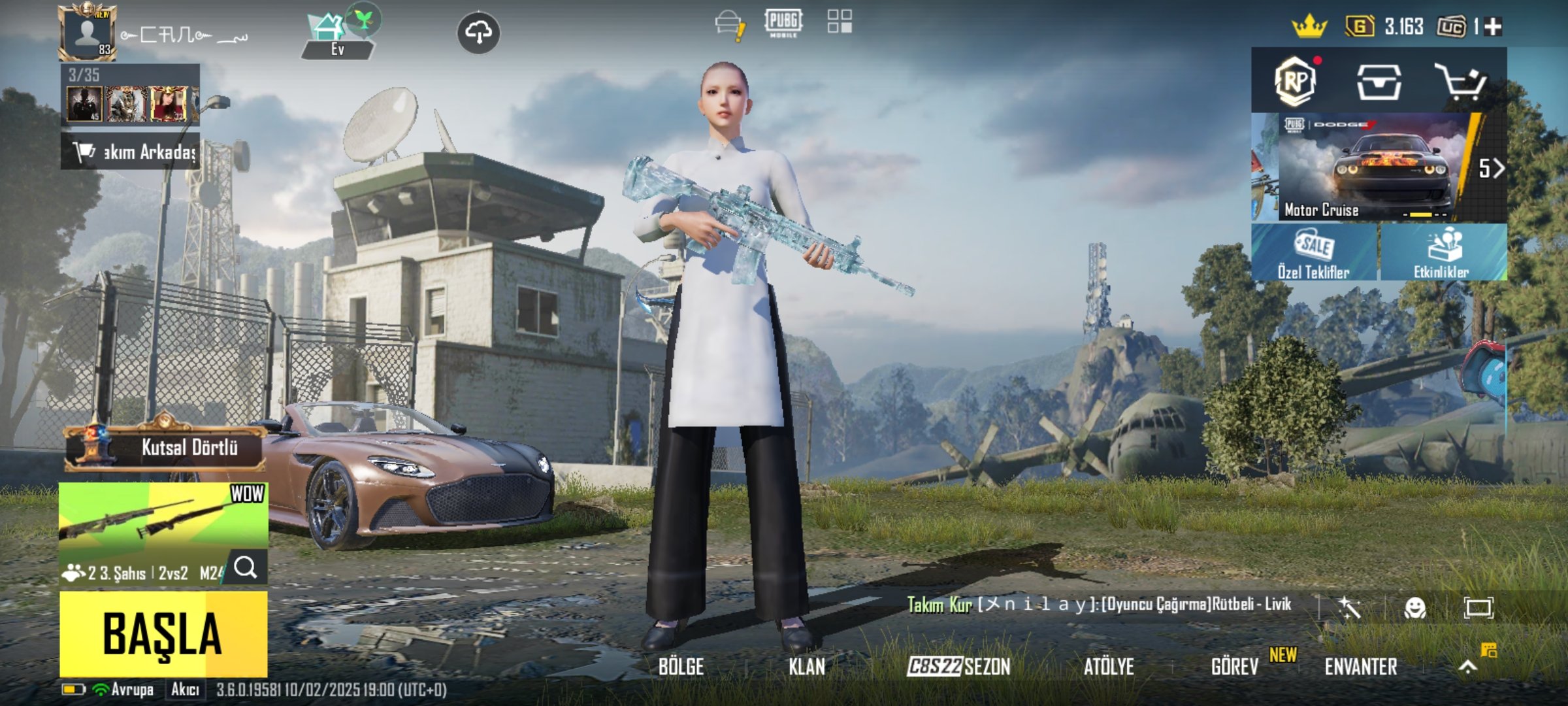Click the cloud download icon
Image resolution: width=1568 pixels, height=706 pixels.
[479, 33]
